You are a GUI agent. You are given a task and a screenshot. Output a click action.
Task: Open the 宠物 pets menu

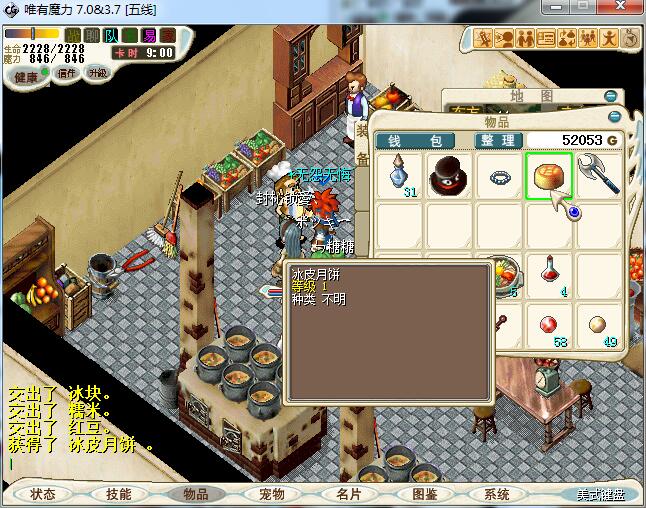pyautogui.click(x=271, y=494)
